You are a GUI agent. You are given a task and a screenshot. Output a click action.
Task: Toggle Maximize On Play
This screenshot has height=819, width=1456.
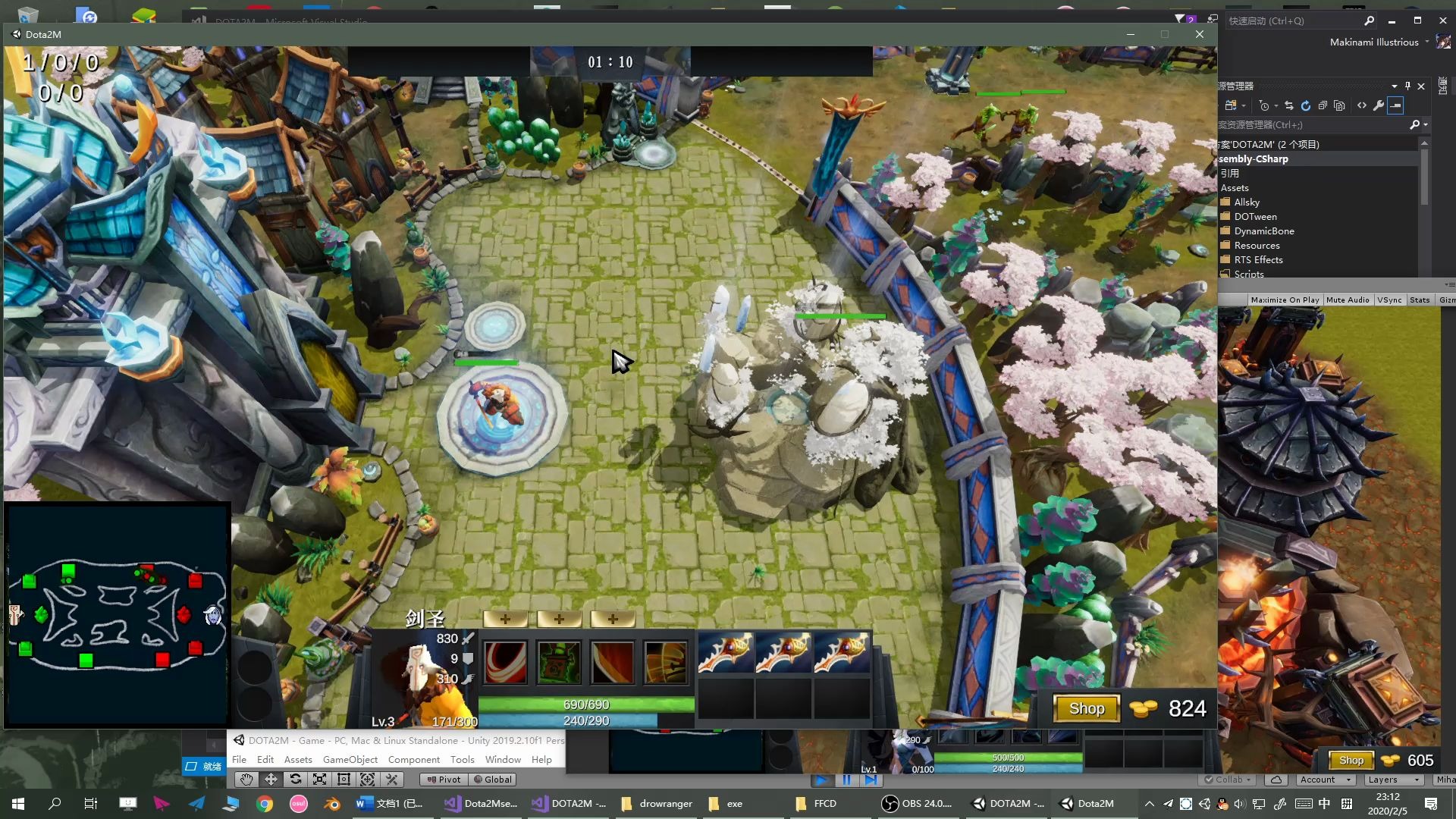click(x=1285, y=300)
